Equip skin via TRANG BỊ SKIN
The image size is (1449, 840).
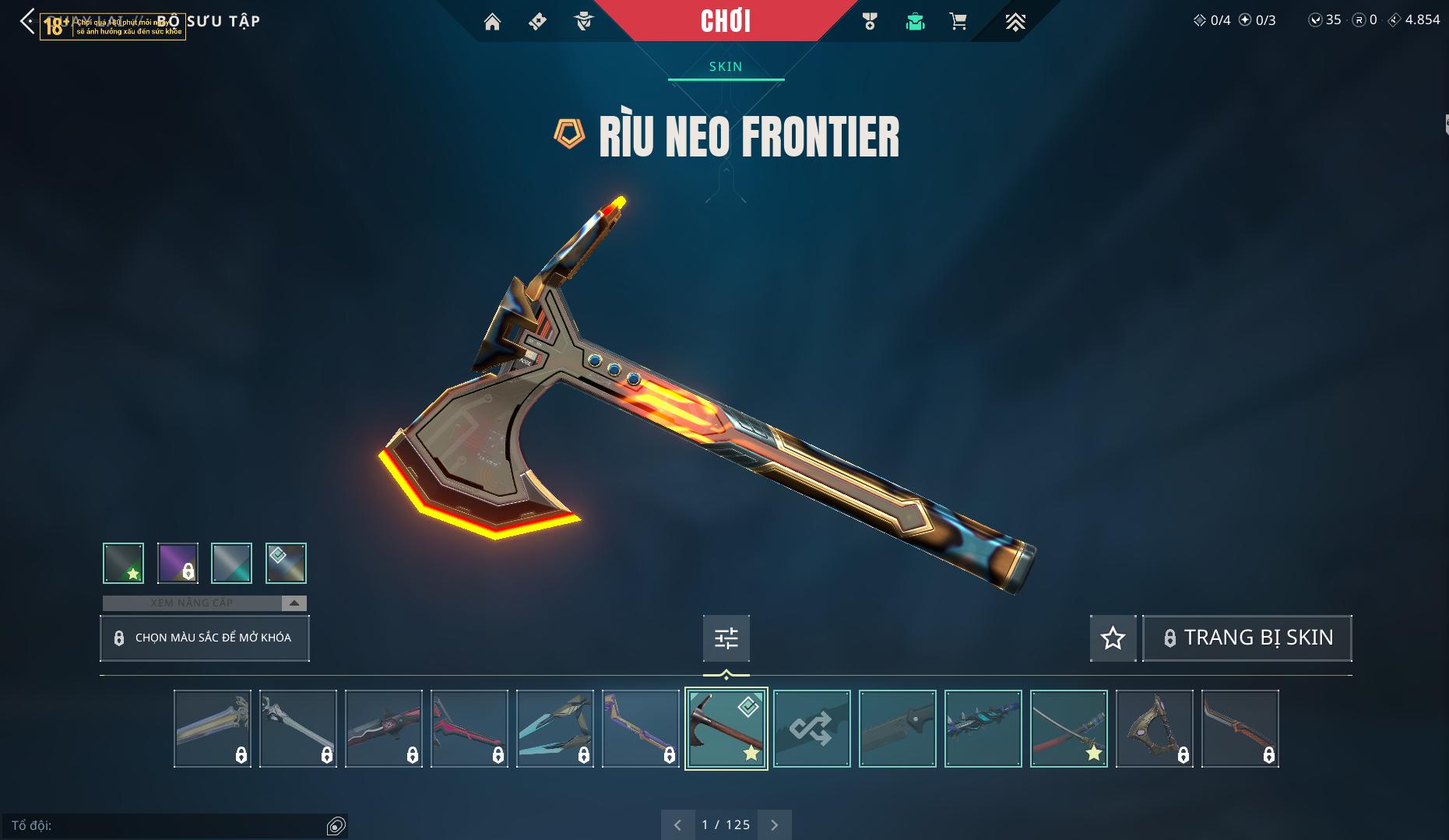click(1247, 638)
